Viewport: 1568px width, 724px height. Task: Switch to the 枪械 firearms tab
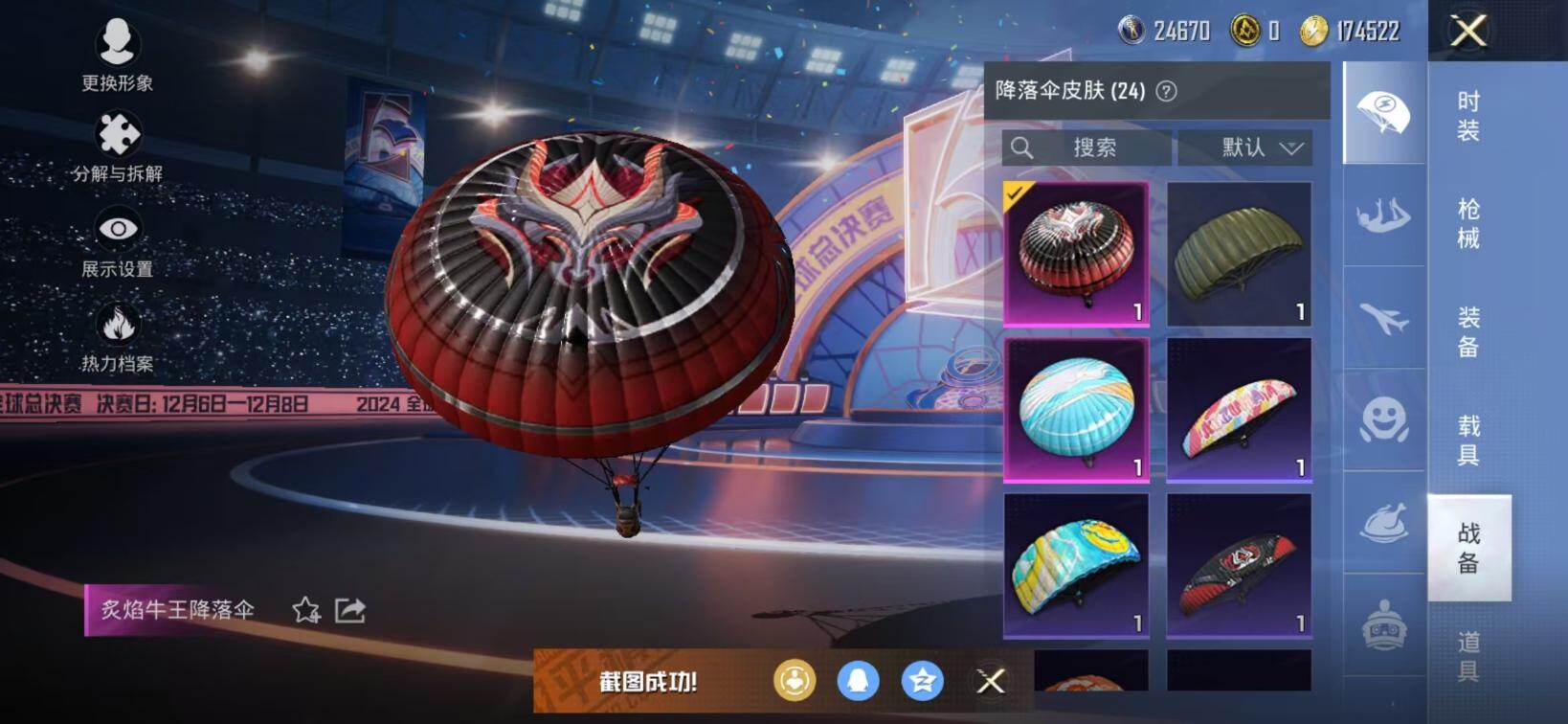point(1468,223)
